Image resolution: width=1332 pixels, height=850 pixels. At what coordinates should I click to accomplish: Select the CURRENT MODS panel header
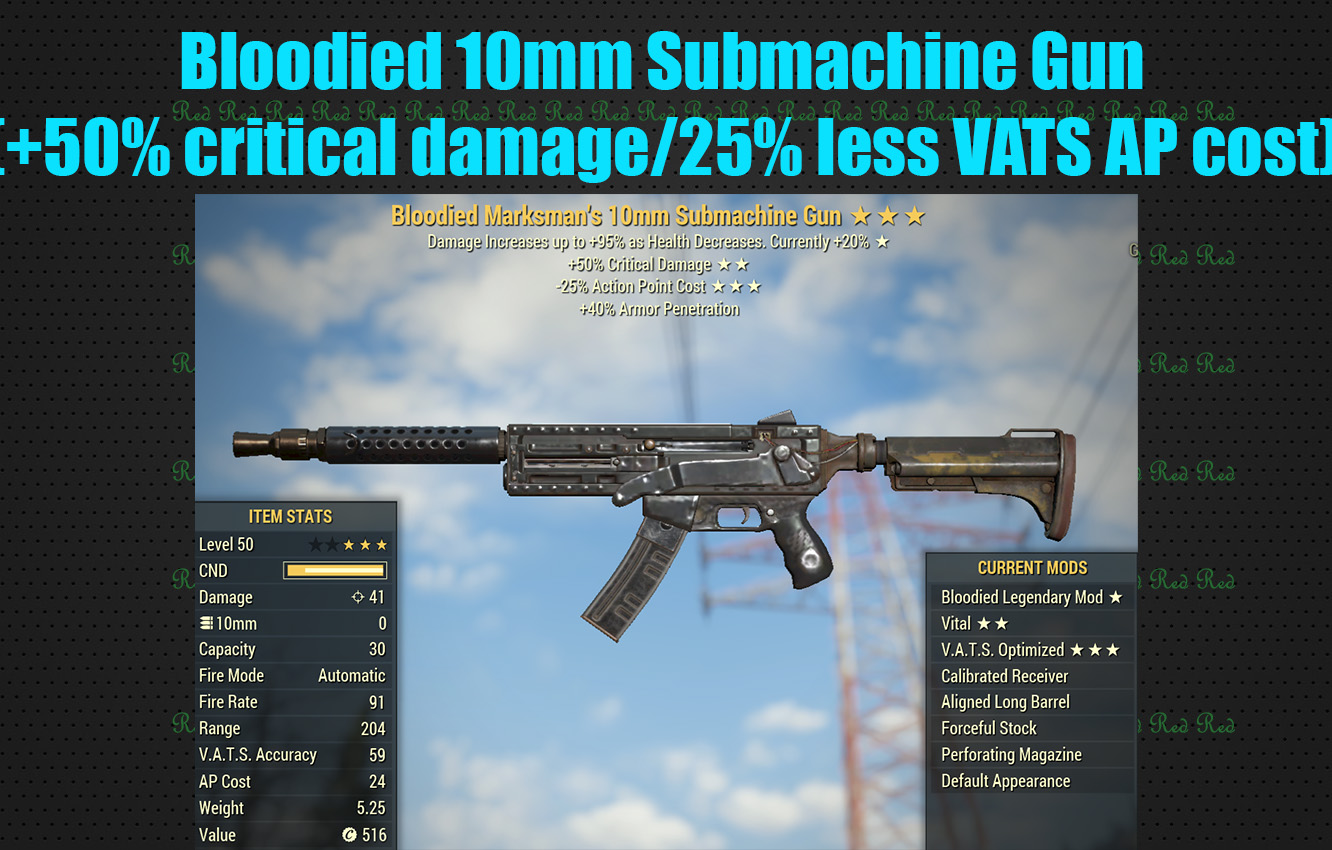tap(1033, 567)
